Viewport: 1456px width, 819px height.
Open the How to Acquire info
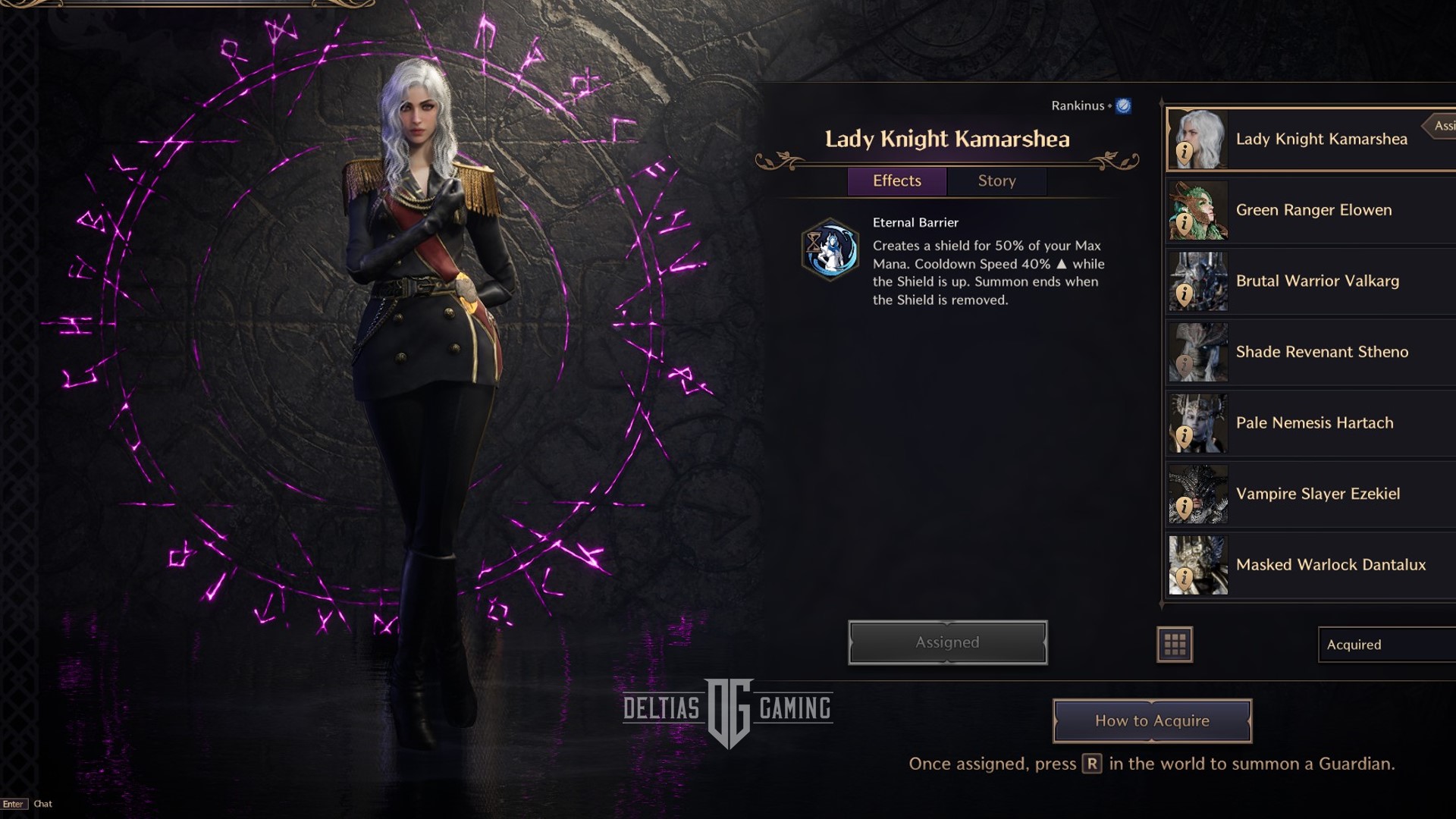pyautogui.click(x=1151, y=721)
